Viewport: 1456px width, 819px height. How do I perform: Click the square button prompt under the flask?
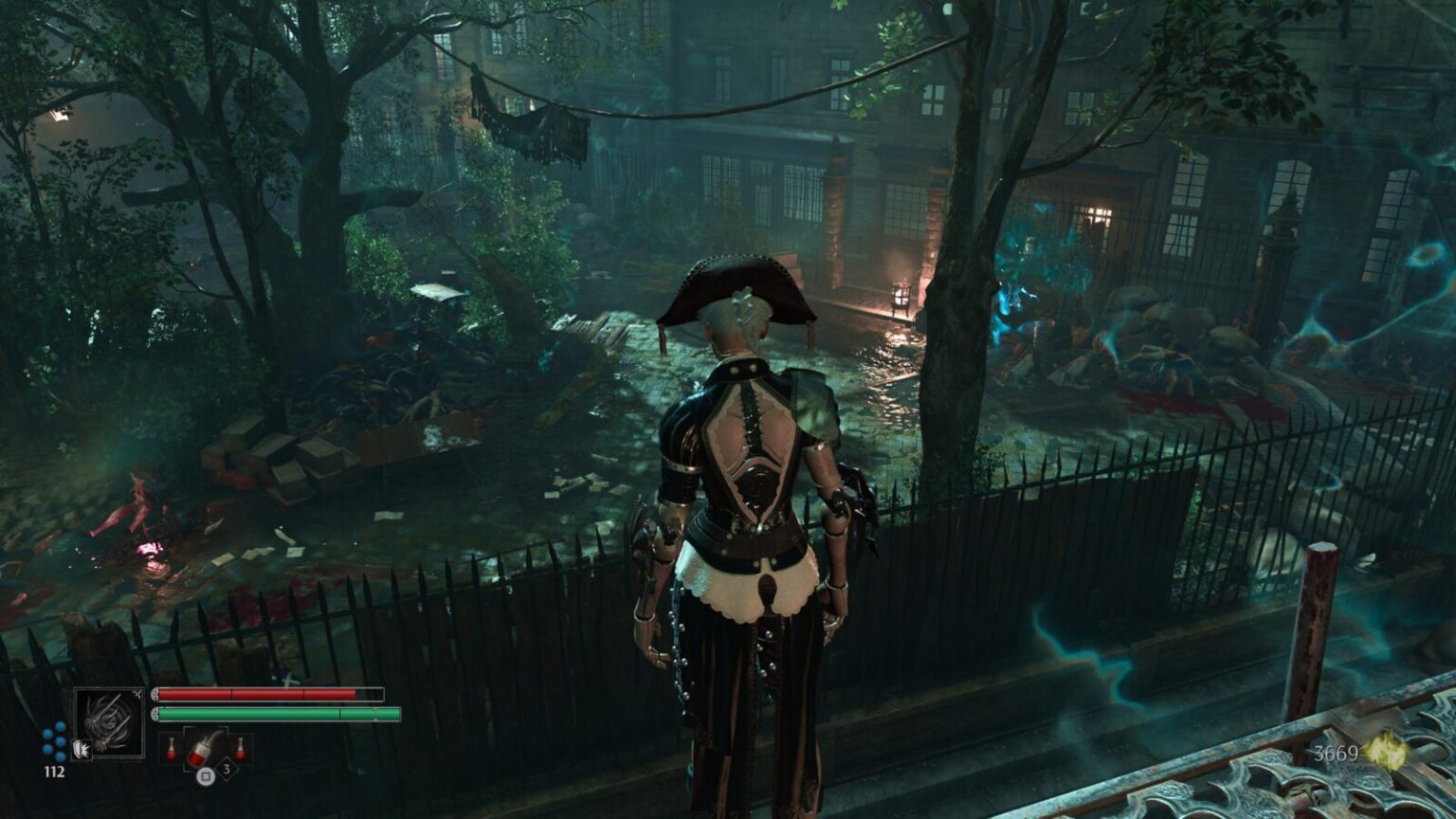(x=206, y=776)
